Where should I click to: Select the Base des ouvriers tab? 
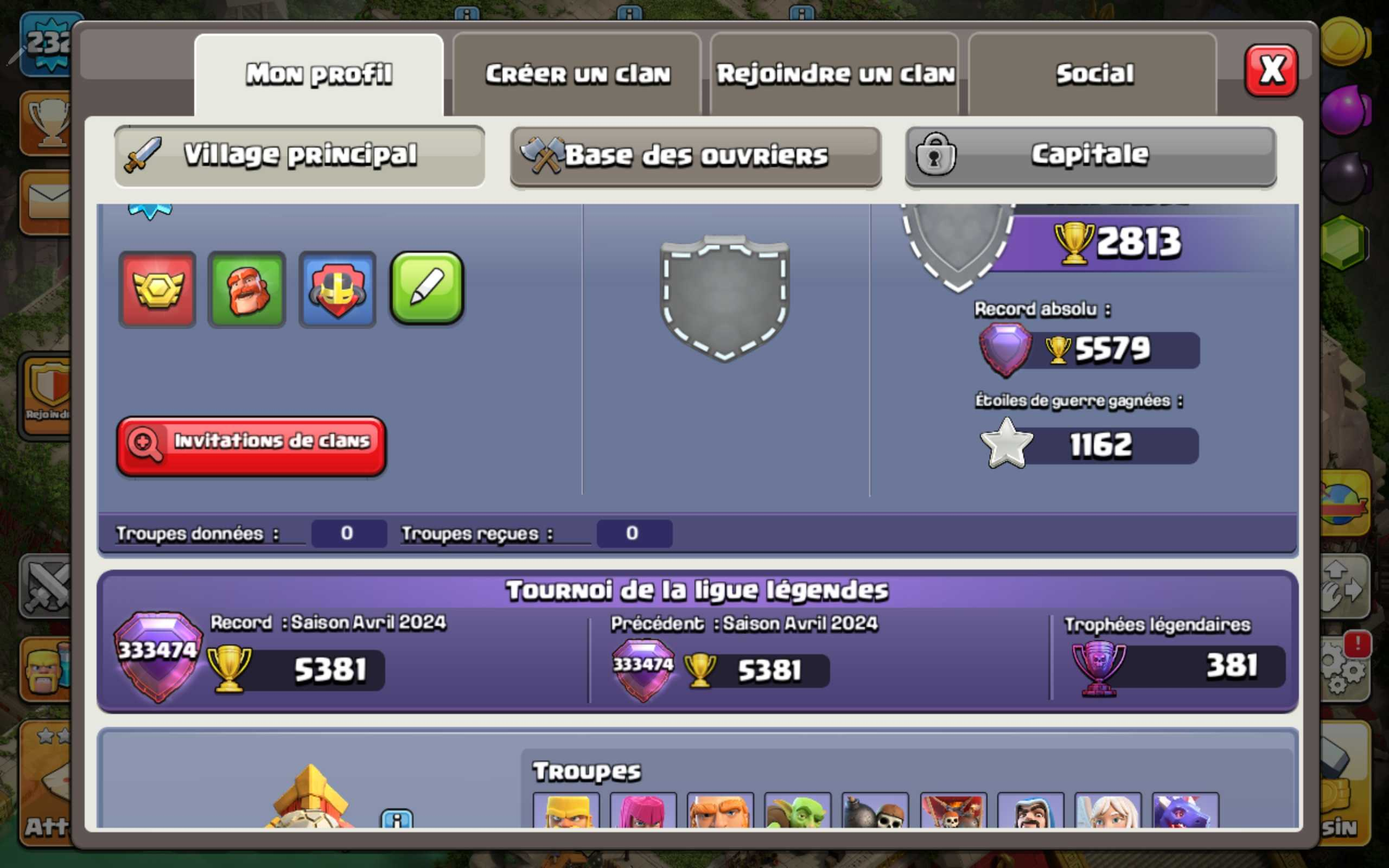[x=694, y=155]
